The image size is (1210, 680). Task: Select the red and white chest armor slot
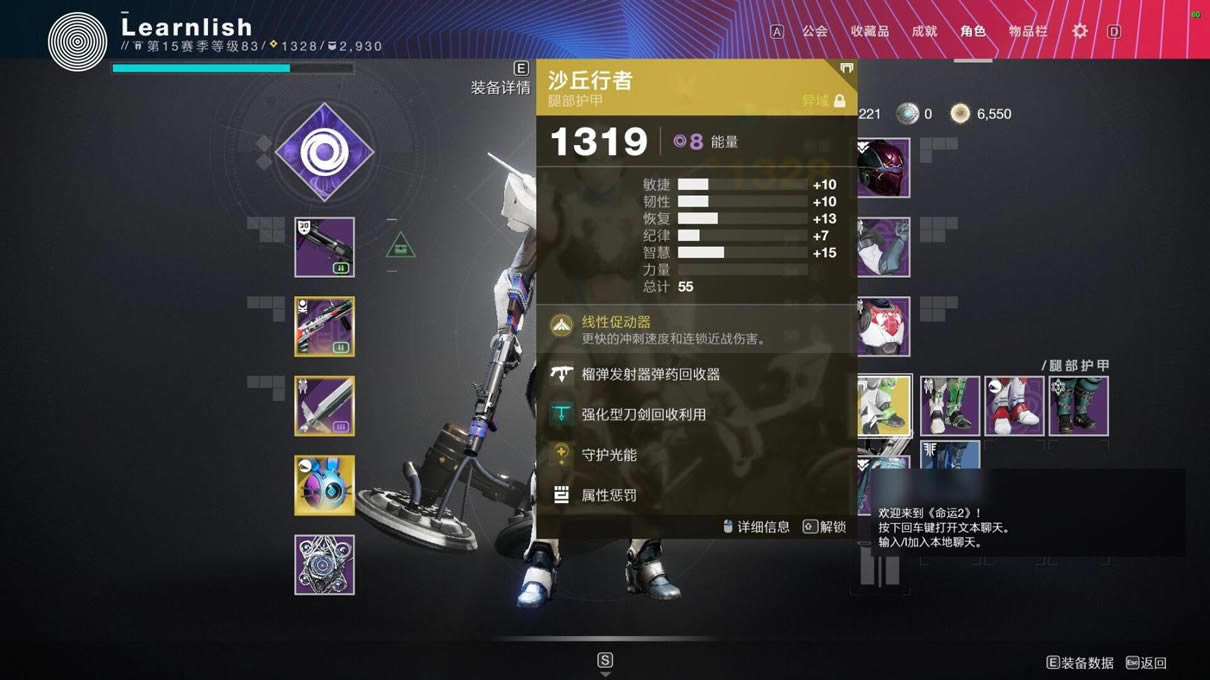coord(884,326)
